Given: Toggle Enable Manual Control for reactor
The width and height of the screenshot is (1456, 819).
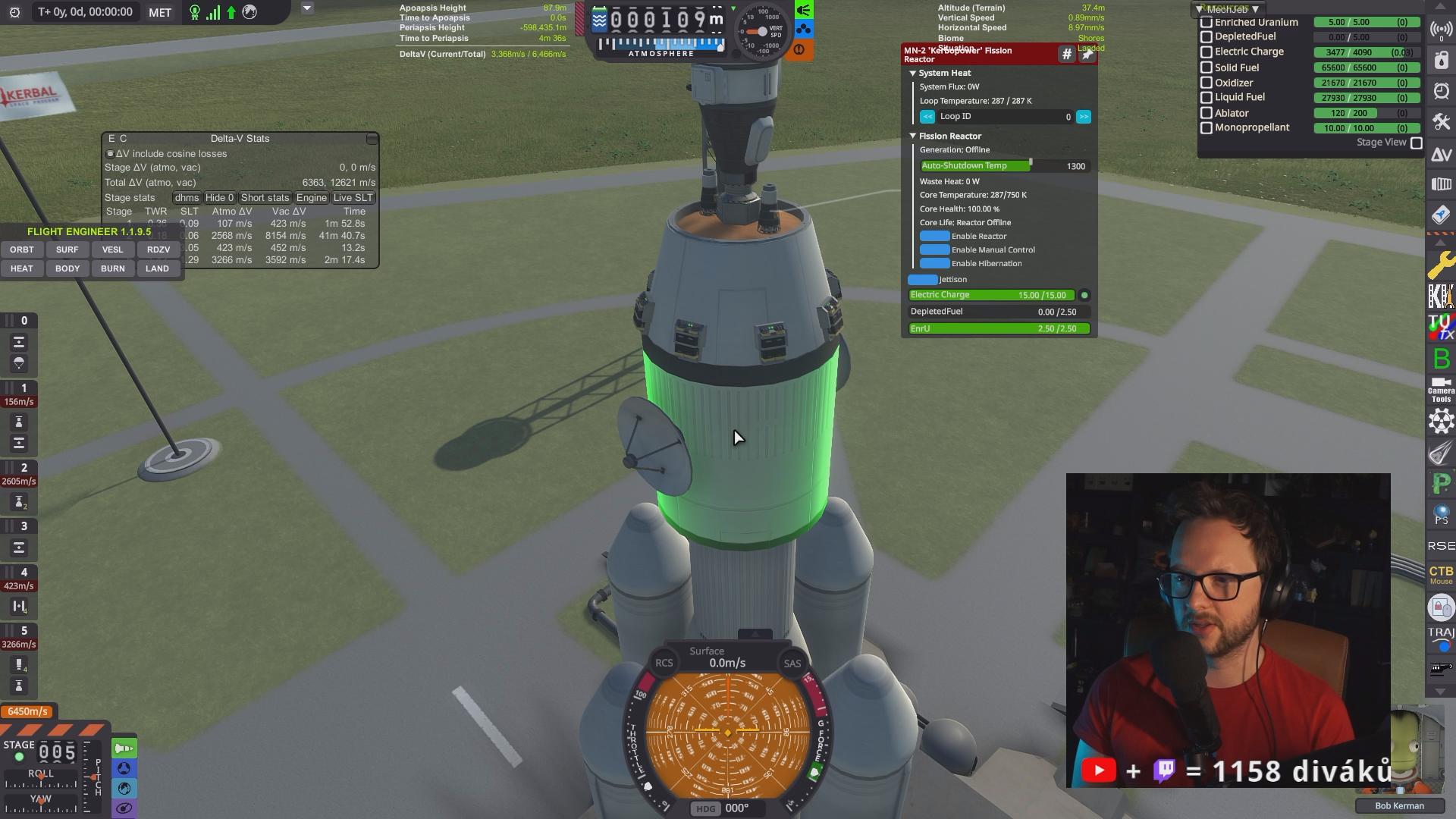Looking at the screenshot, I should 934,250.
